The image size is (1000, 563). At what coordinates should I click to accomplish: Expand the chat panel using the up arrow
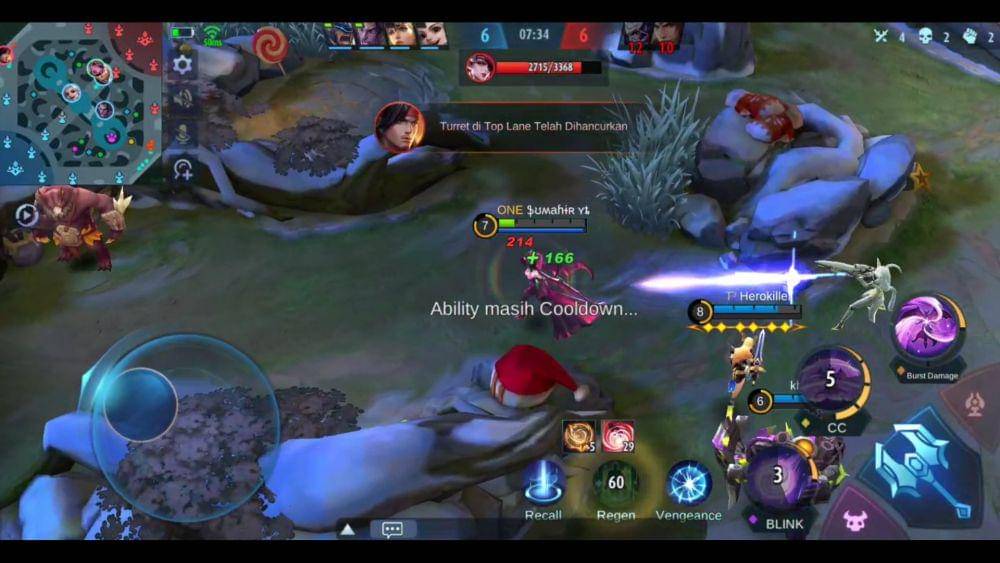coord(347,529)
